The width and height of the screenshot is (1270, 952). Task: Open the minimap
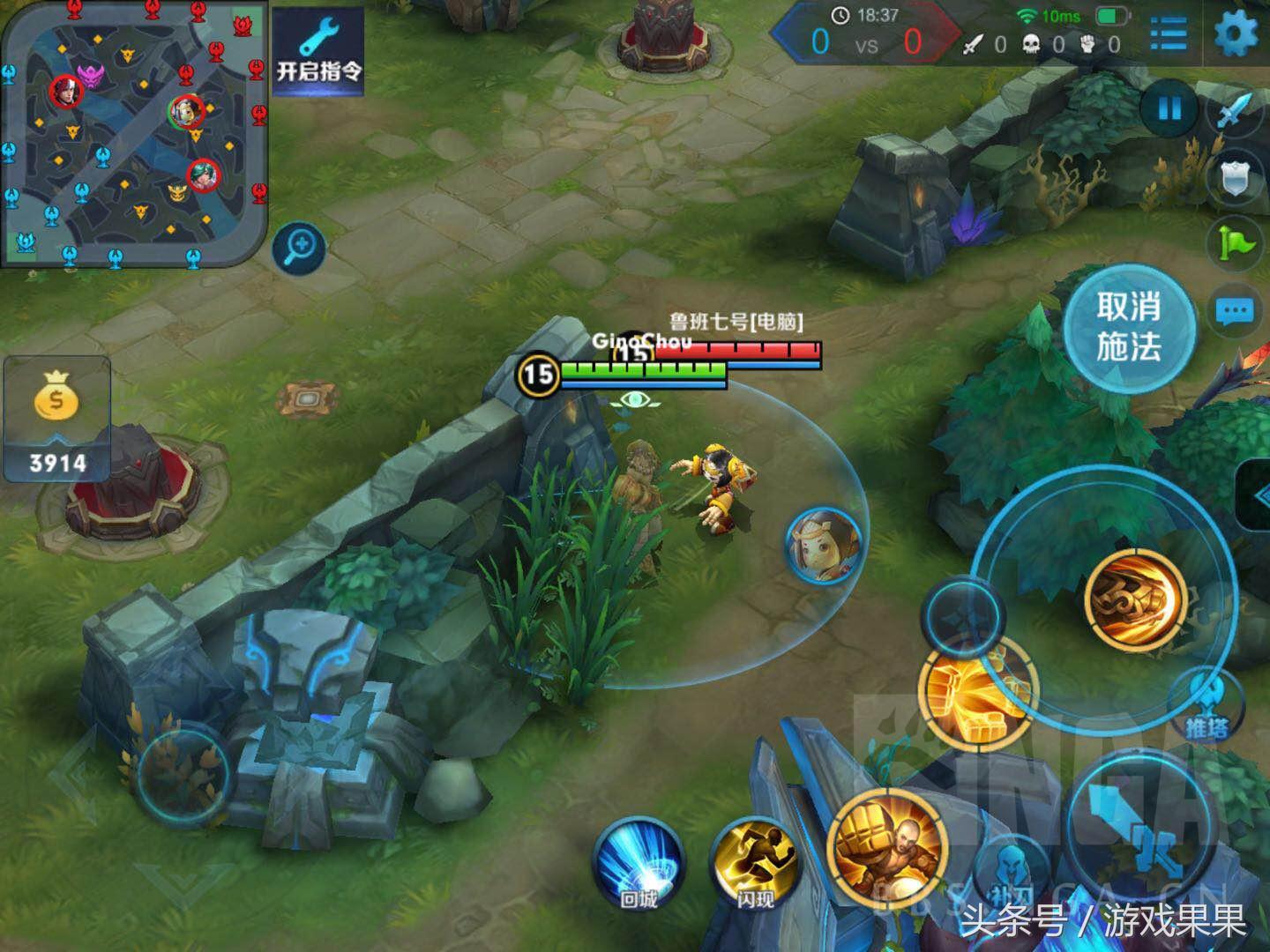132,132
